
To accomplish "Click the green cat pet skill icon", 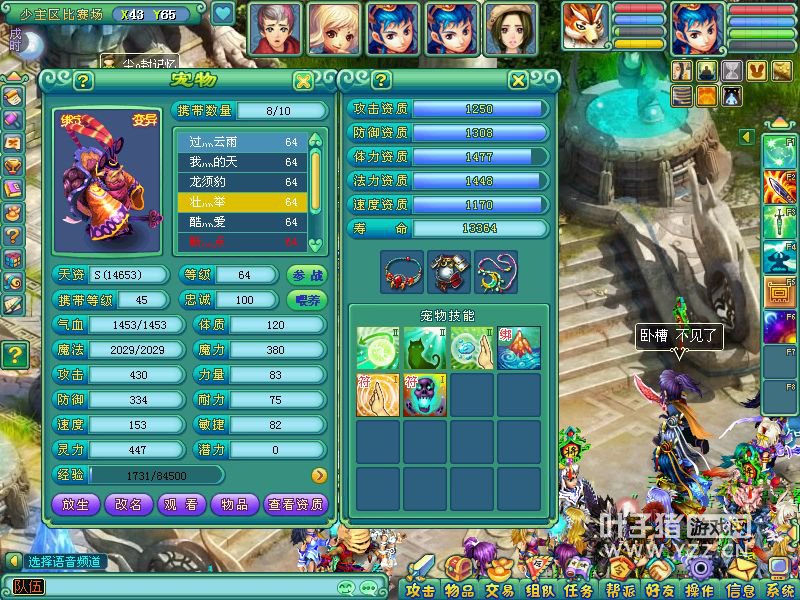I will [x=425, y=348].
